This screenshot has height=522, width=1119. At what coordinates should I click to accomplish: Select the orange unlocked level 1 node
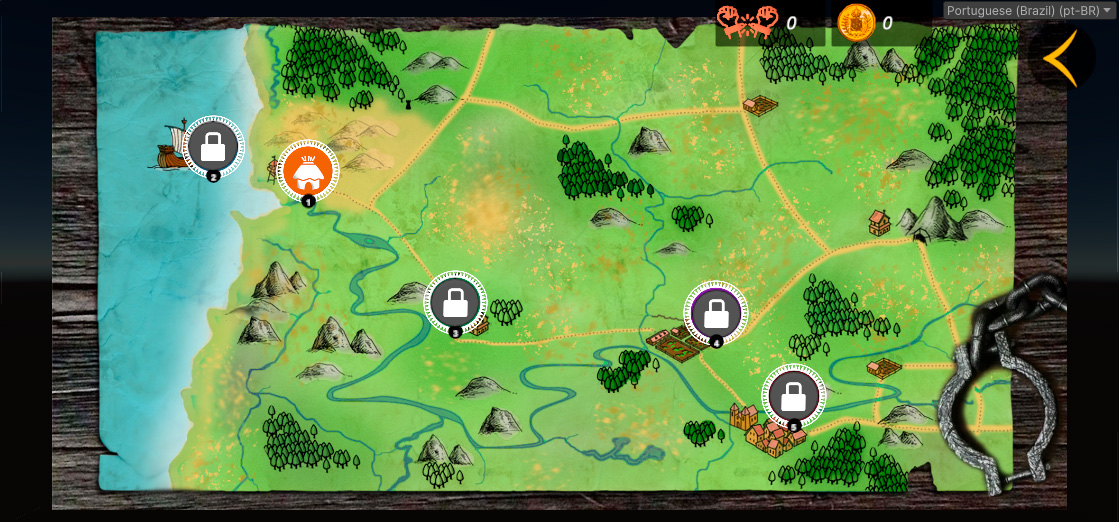[307, 171]
